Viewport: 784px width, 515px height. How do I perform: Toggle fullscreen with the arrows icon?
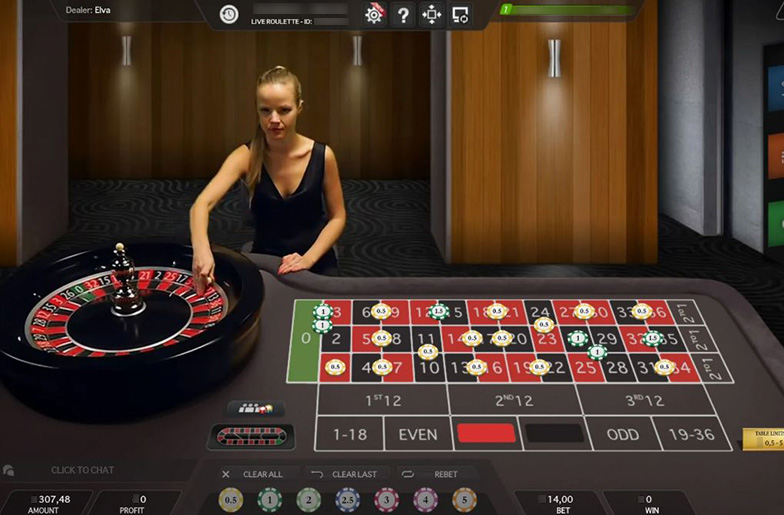click(432, 14)
